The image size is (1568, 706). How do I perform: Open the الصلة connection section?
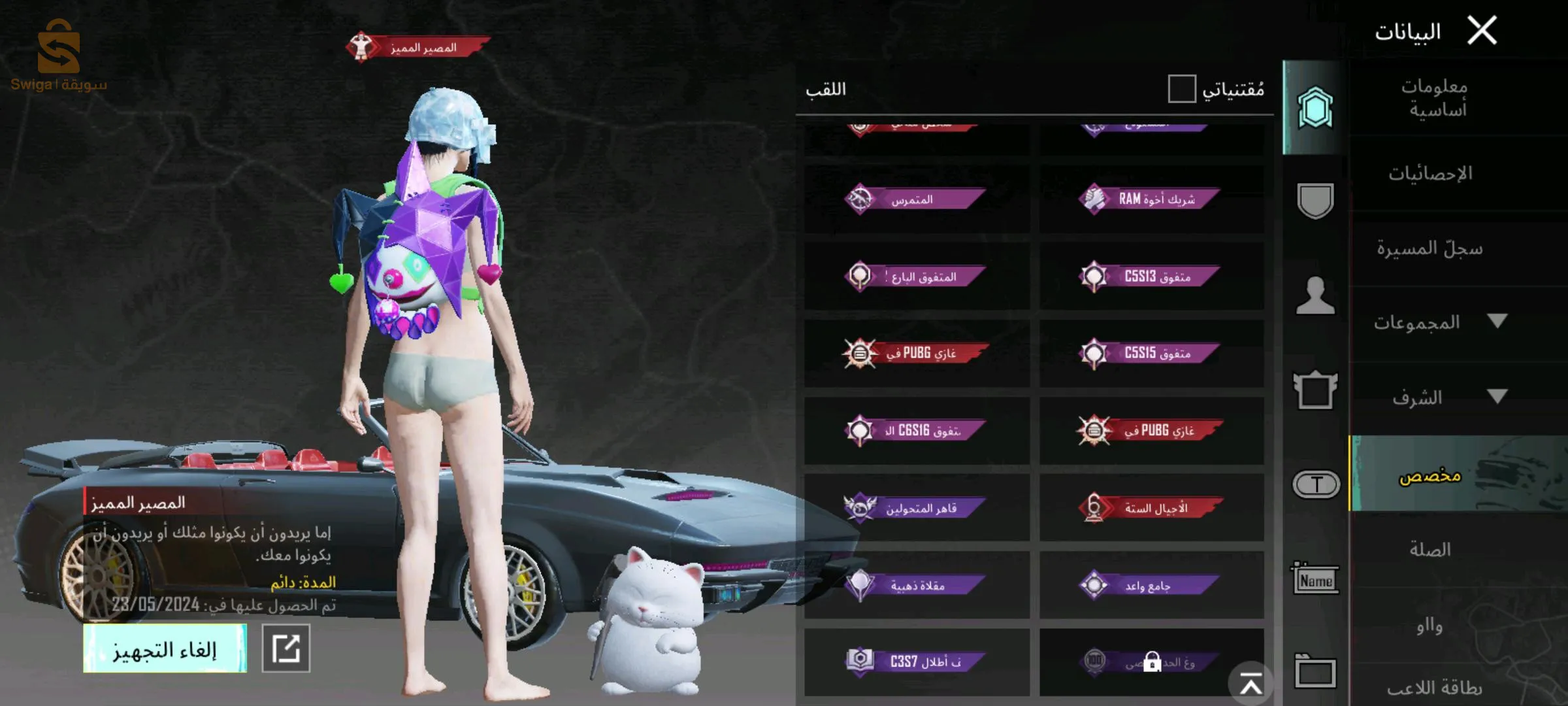coord(1429,550)
